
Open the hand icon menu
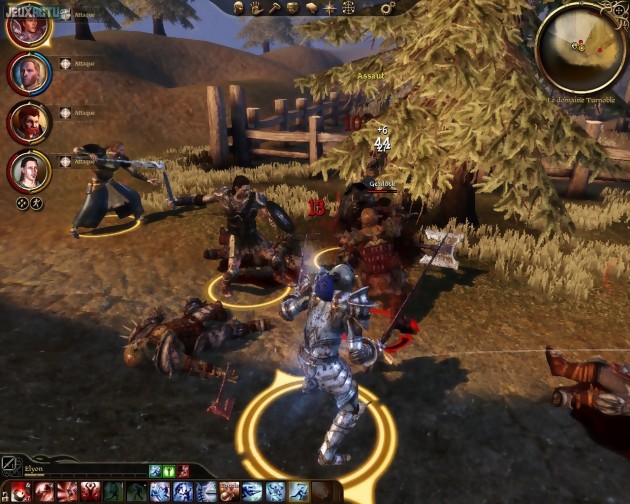[257, 8]
